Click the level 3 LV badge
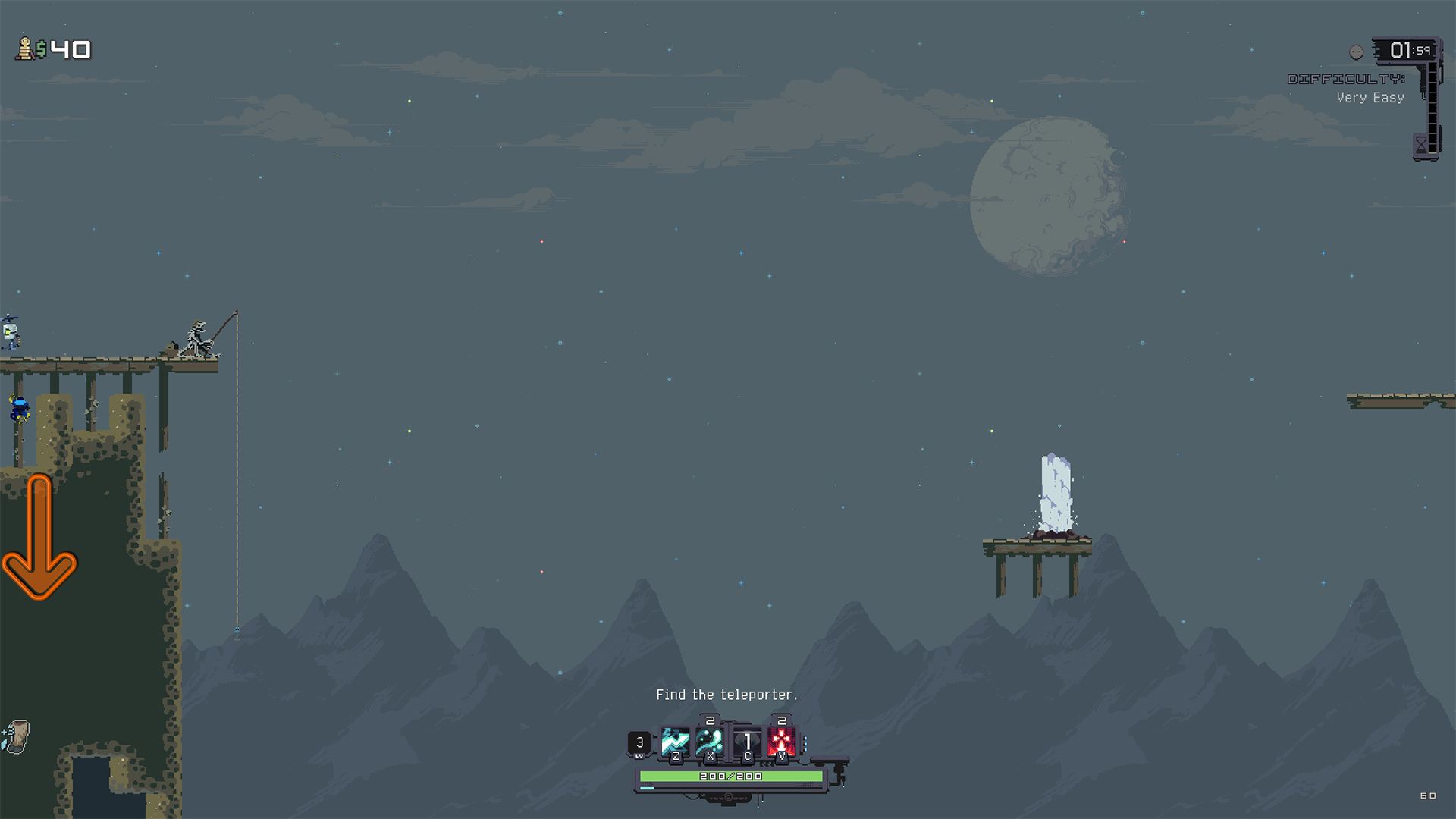The image size is (1456, 819). click(x=640, y=742)
